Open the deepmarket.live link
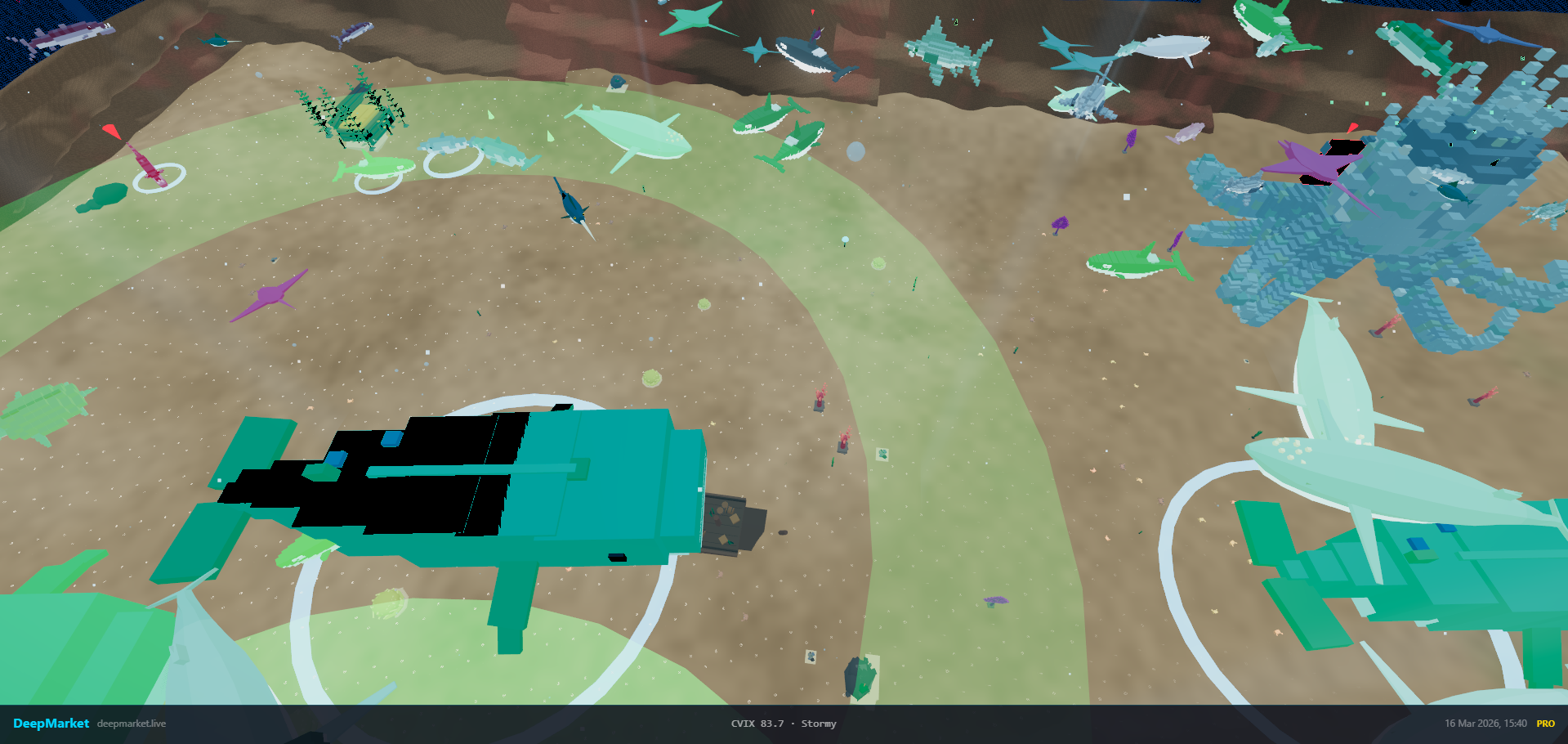 132,724
